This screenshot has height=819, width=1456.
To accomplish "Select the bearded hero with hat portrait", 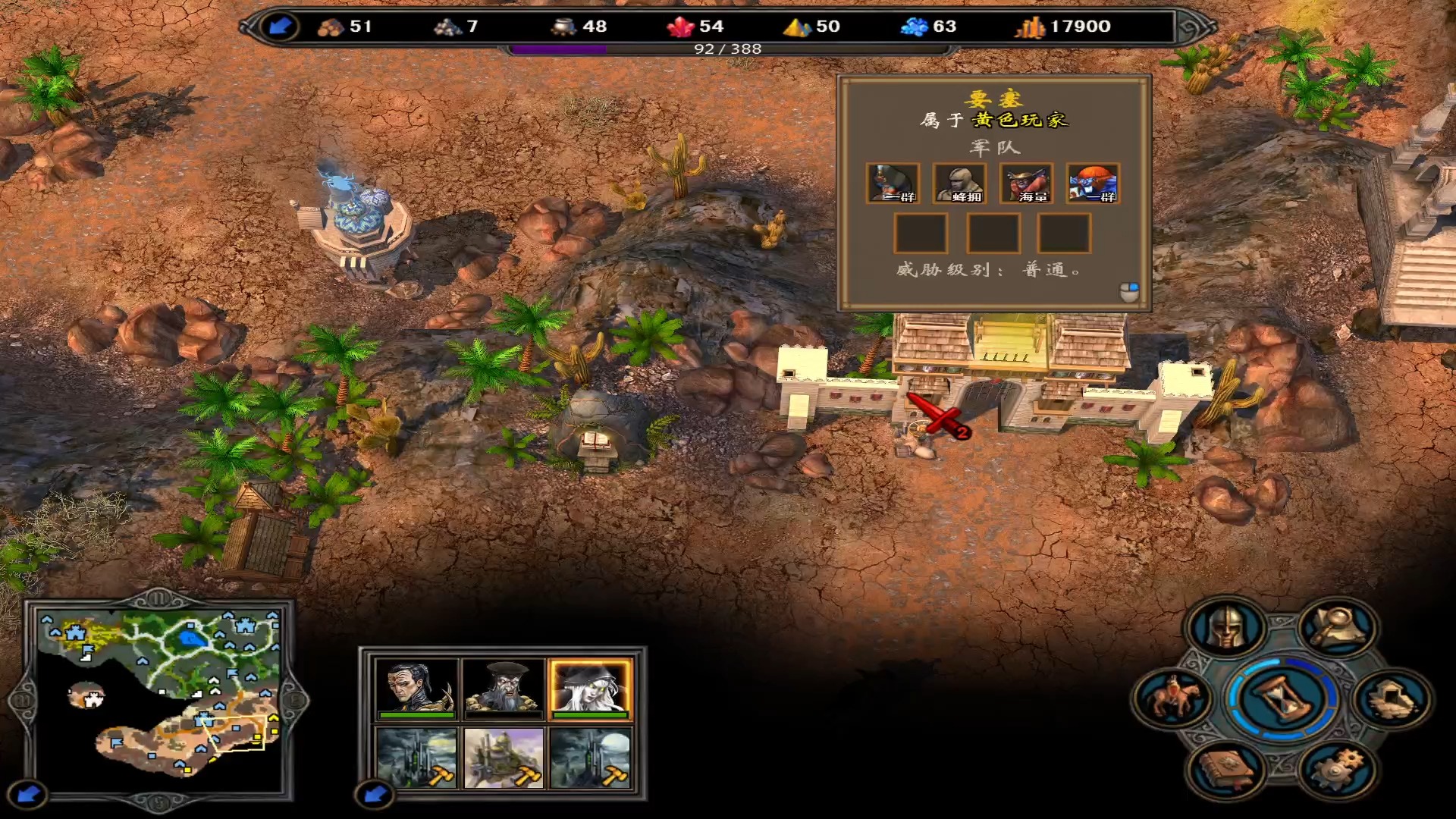I will 504,688.
